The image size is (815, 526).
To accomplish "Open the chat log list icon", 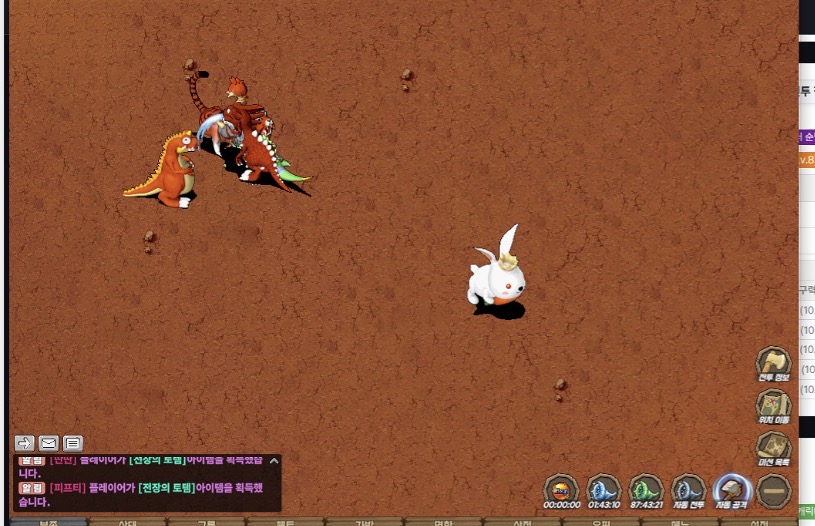I will [72, 443].
